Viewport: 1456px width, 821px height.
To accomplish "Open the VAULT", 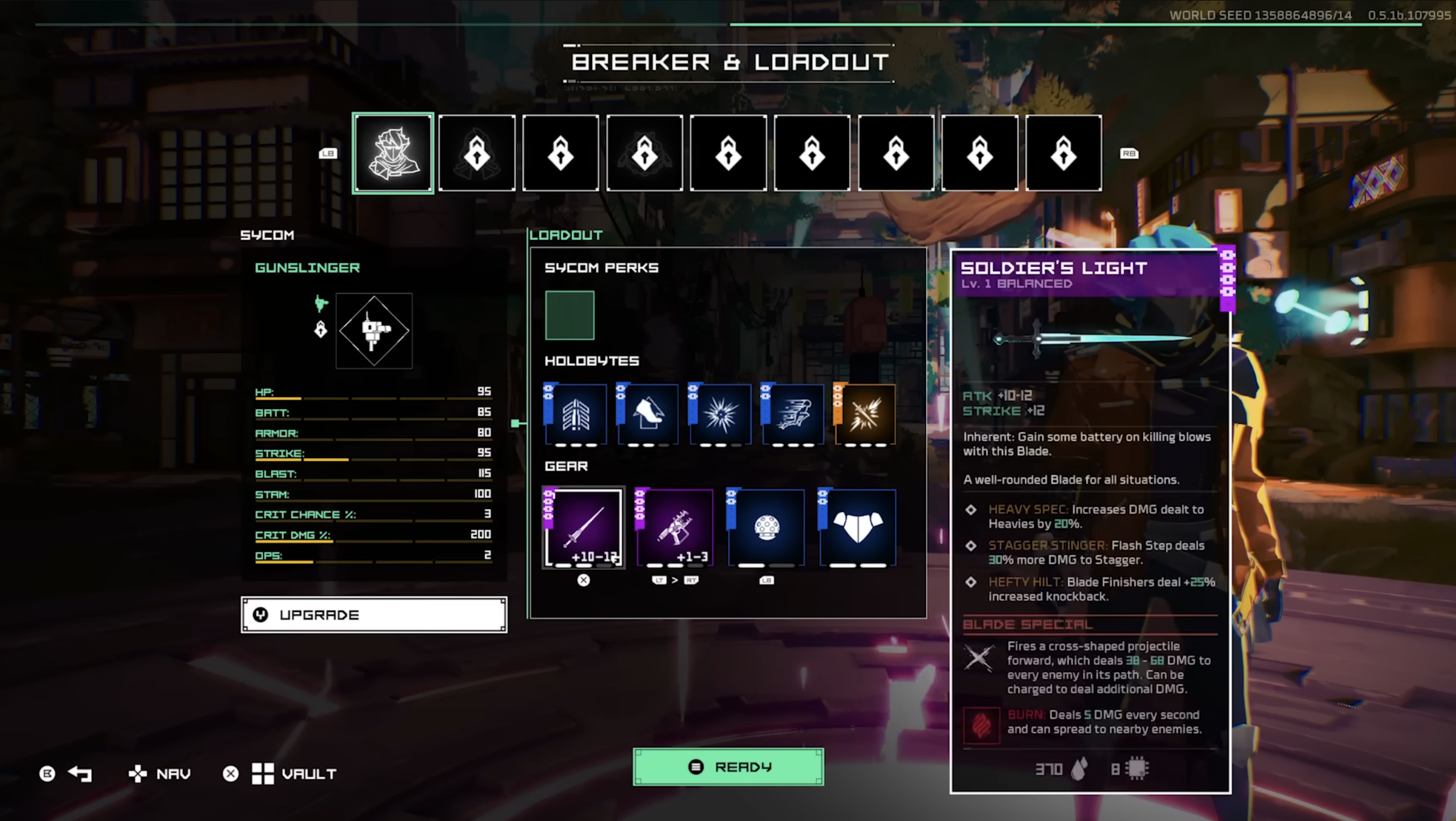I will tap(294, 773).
